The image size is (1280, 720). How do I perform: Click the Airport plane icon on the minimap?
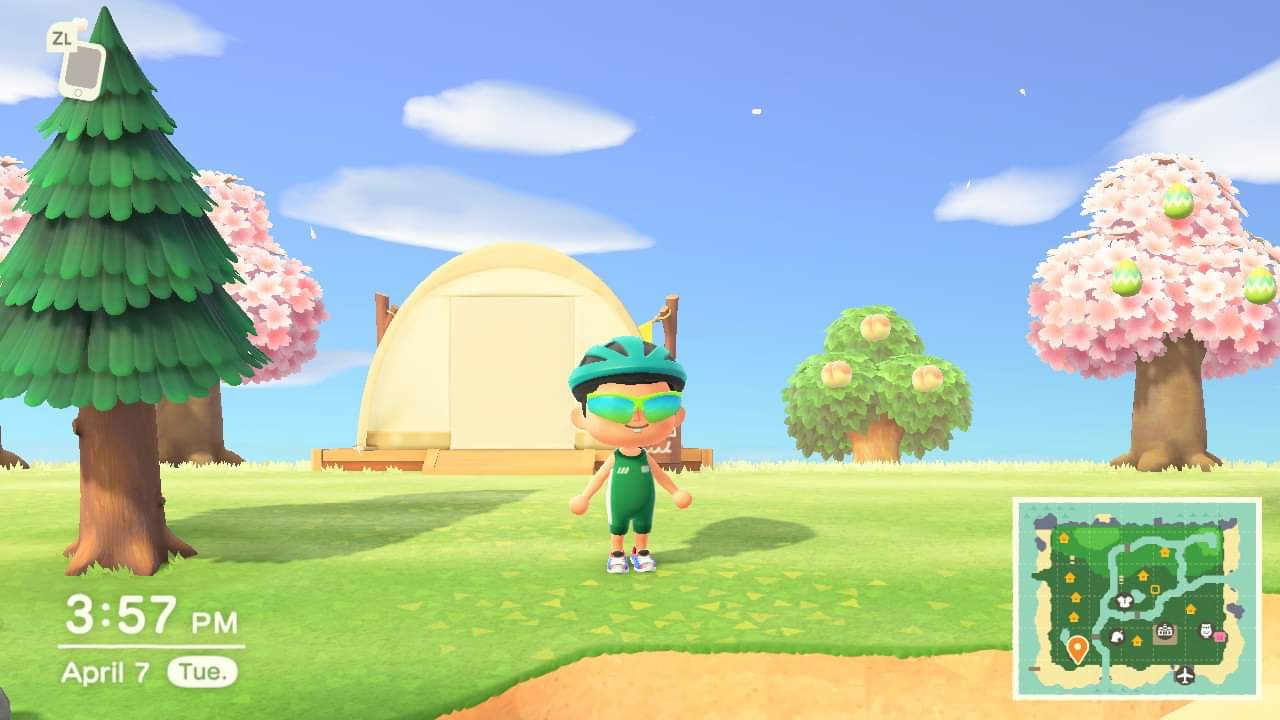[1184, 676]
